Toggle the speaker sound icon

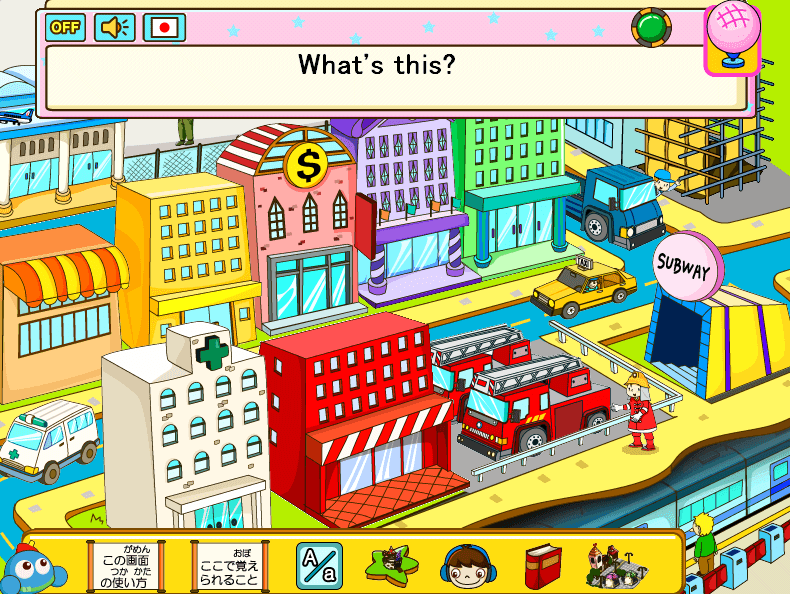coord(114,27)
